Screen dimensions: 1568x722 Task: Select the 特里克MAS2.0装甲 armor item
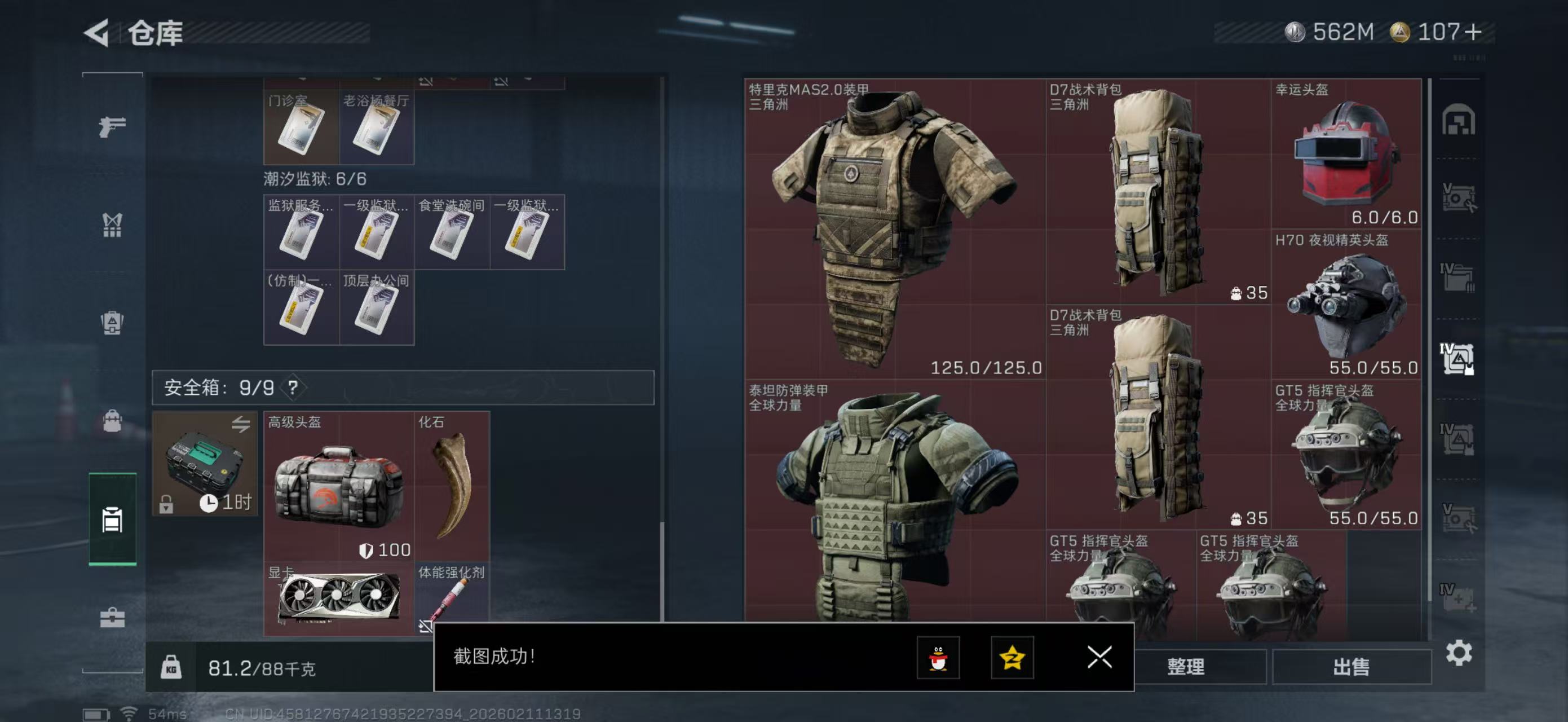click(894, 228)
